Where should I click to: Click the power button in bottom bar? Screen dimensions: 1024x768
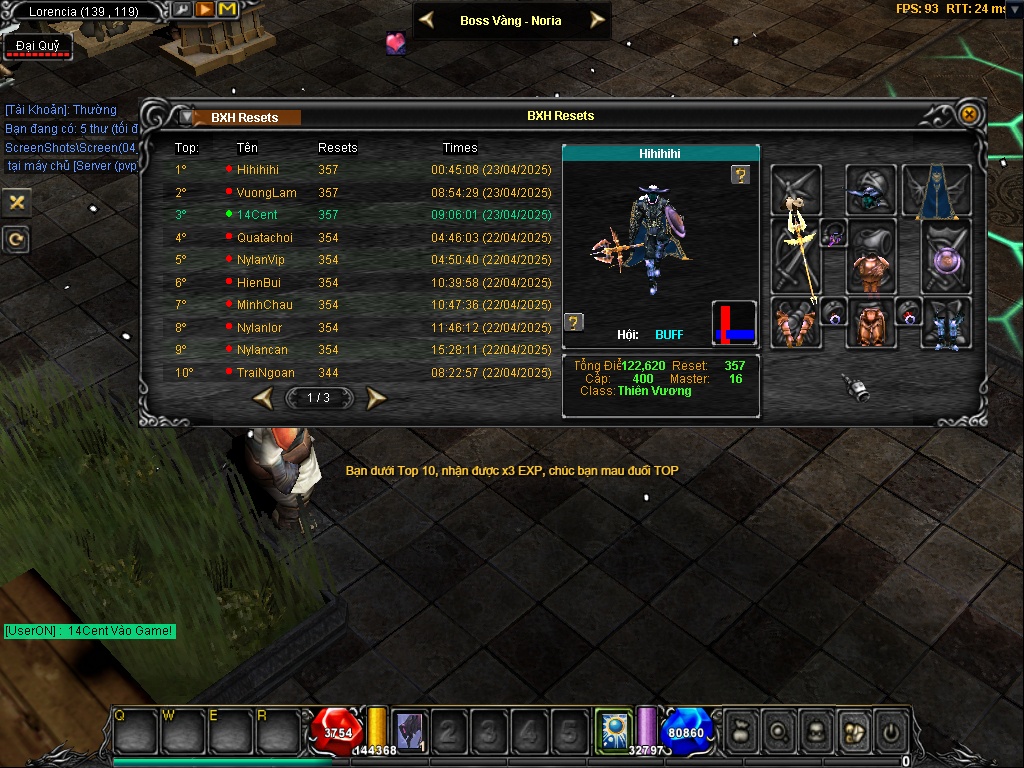tap(891, 731)
